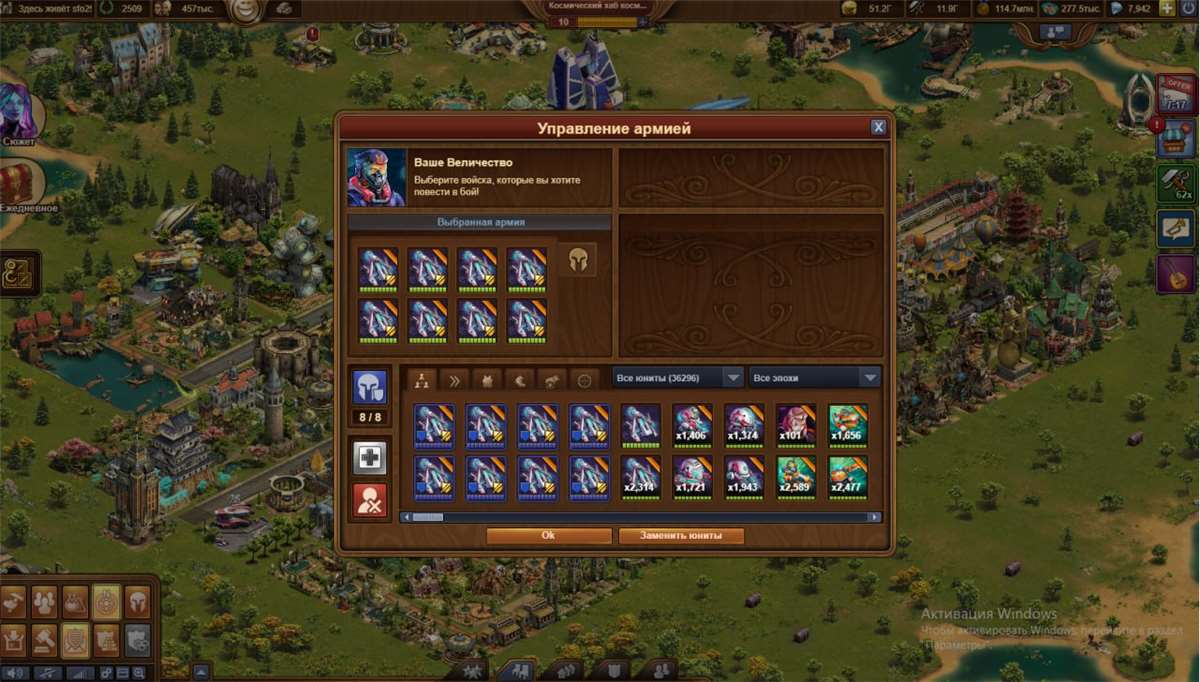Switch to the fast units double-arrow tab
The width and height of the screenshot is (1200, 682).
coord(454,379)
